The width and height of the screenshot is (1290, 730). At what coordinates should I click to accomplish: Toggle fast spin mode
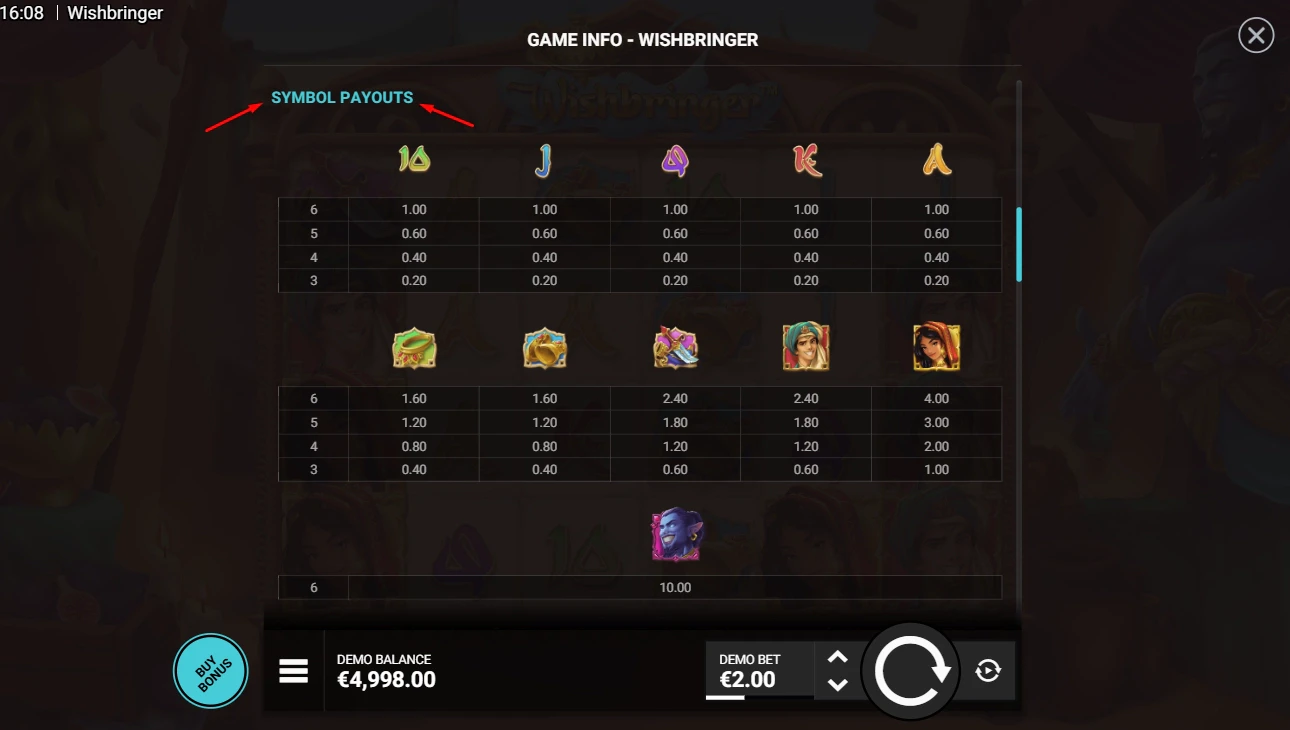988,670
